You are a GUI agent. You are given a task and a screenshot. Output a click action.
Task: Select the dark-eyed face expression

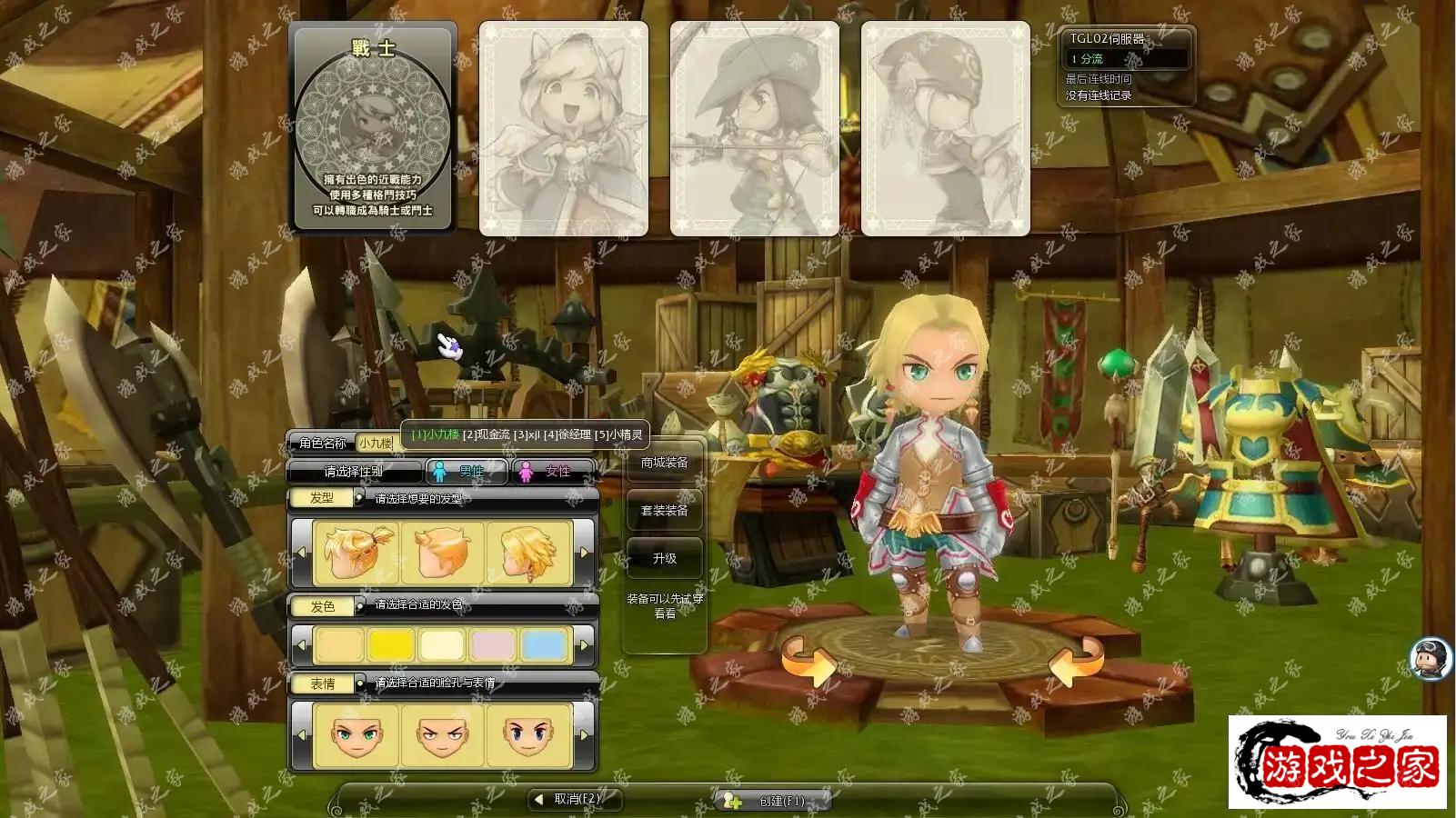(528, 734)
